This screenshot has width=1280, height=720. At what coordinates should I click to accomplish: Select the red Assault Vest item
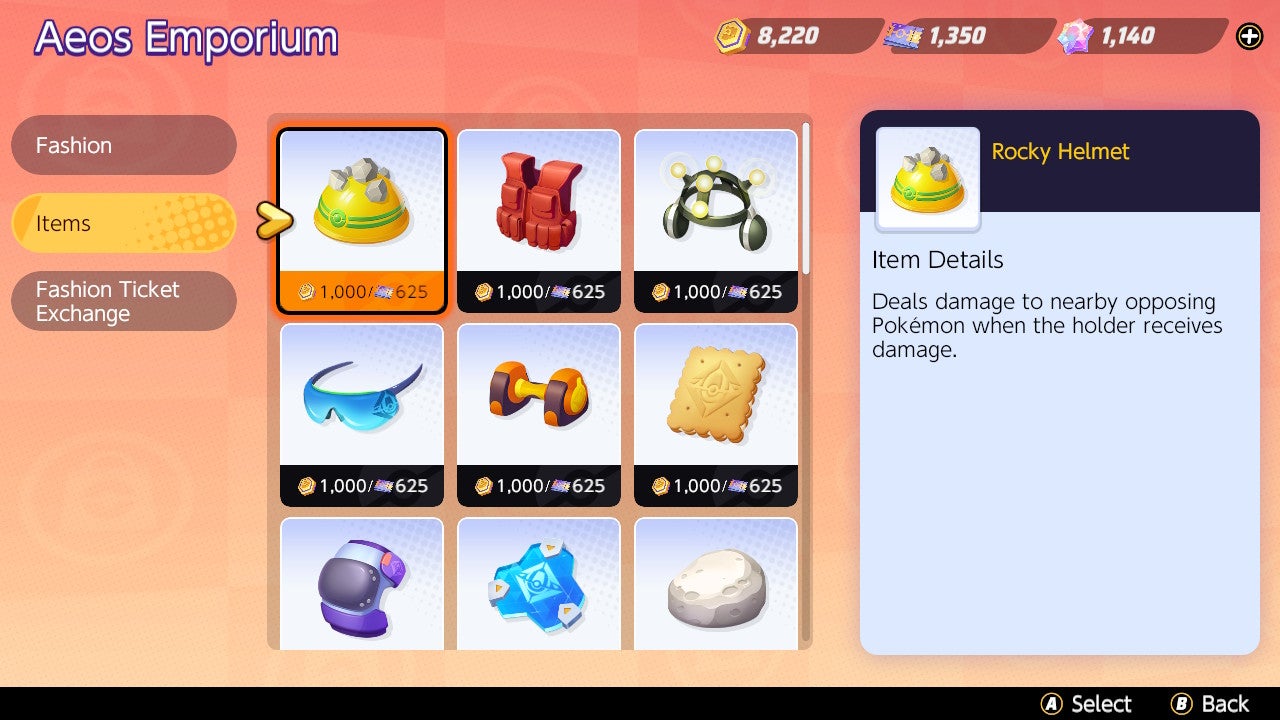pos(538,200)
